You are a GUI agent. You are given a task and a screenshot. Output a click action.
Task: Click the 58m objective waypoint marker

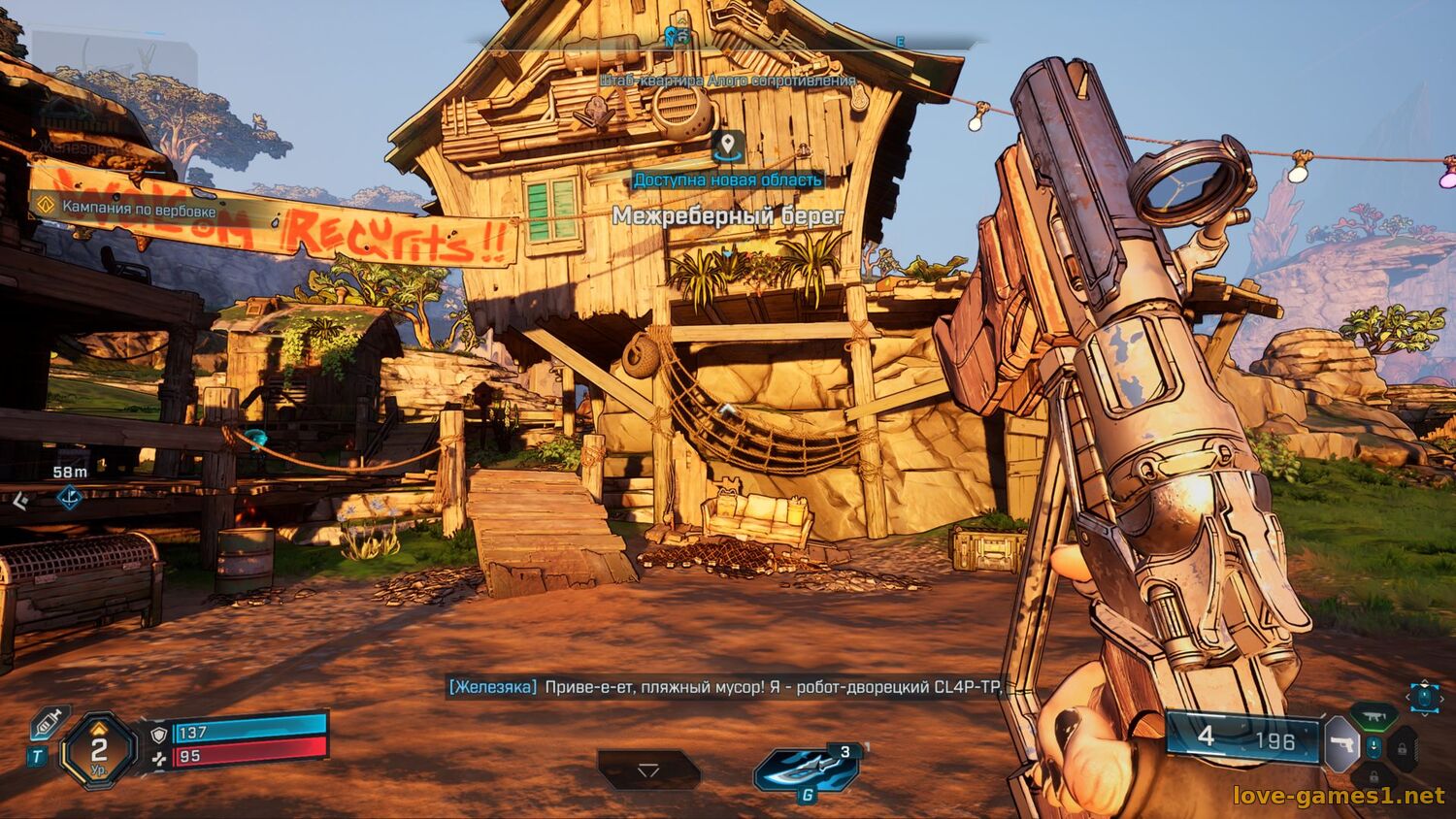[70, 498]
